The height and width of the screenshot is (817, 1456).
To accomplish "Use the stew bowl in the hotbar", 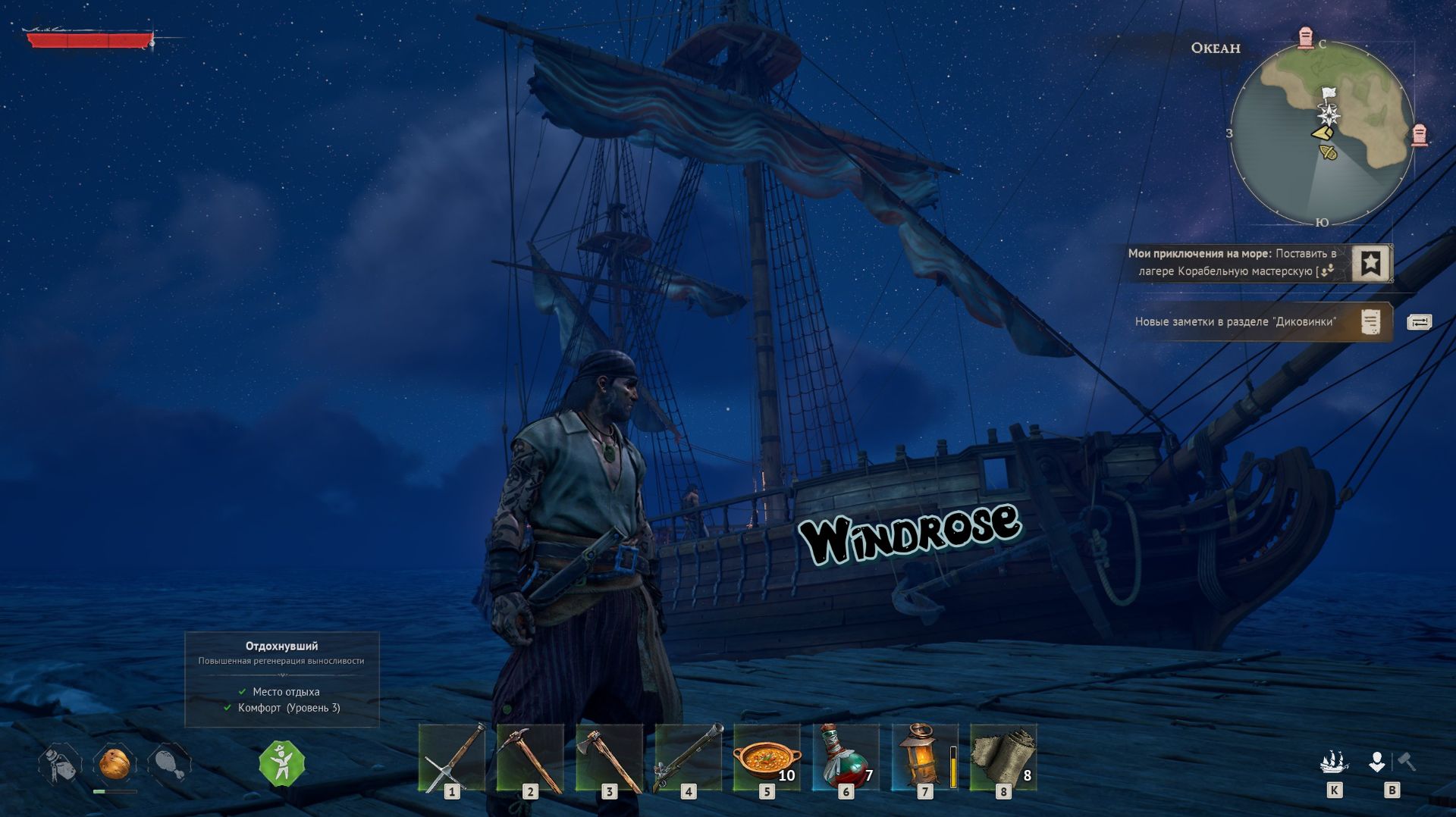I will [767, 757].
